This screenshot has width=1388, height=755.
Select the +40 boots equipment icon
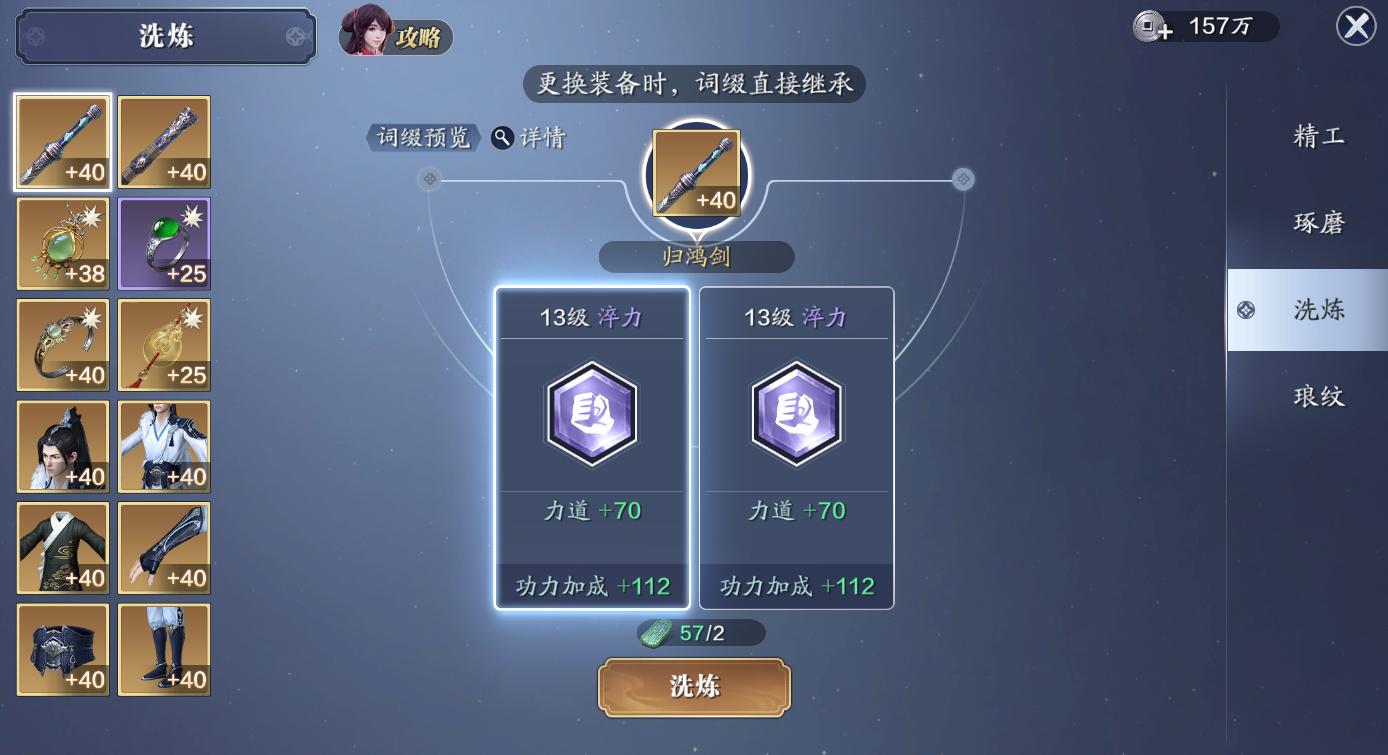point(163,649)
